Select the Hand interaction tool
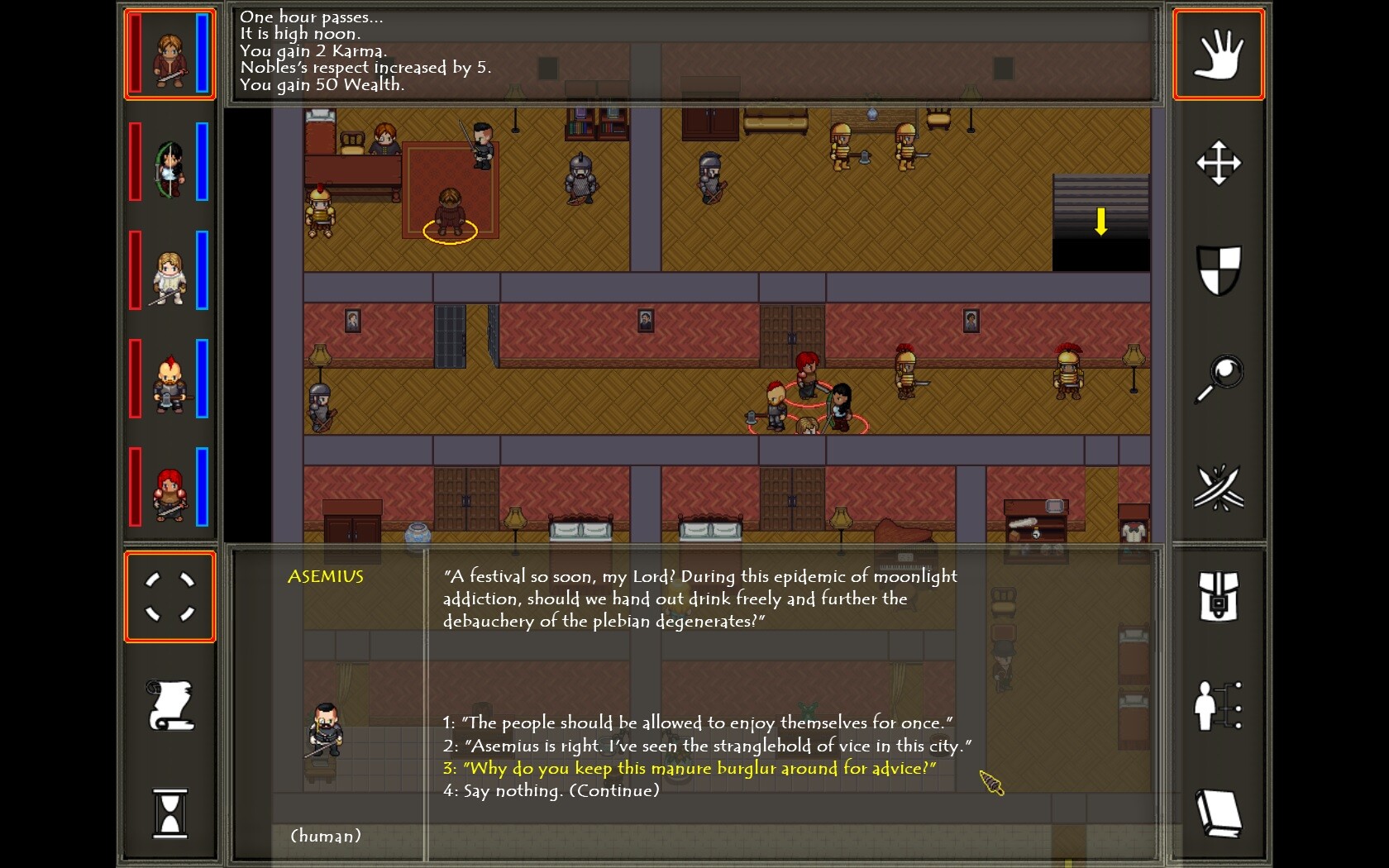The height and width of the screenshot is (868, 1389). [x=1218, y=54]
